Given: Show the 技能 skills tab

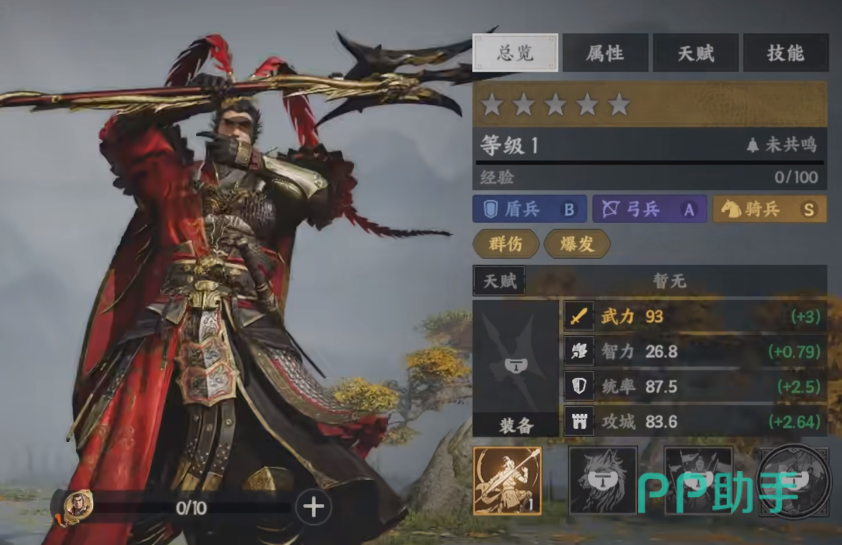Looking at the screenshot, I should (785, 53).
